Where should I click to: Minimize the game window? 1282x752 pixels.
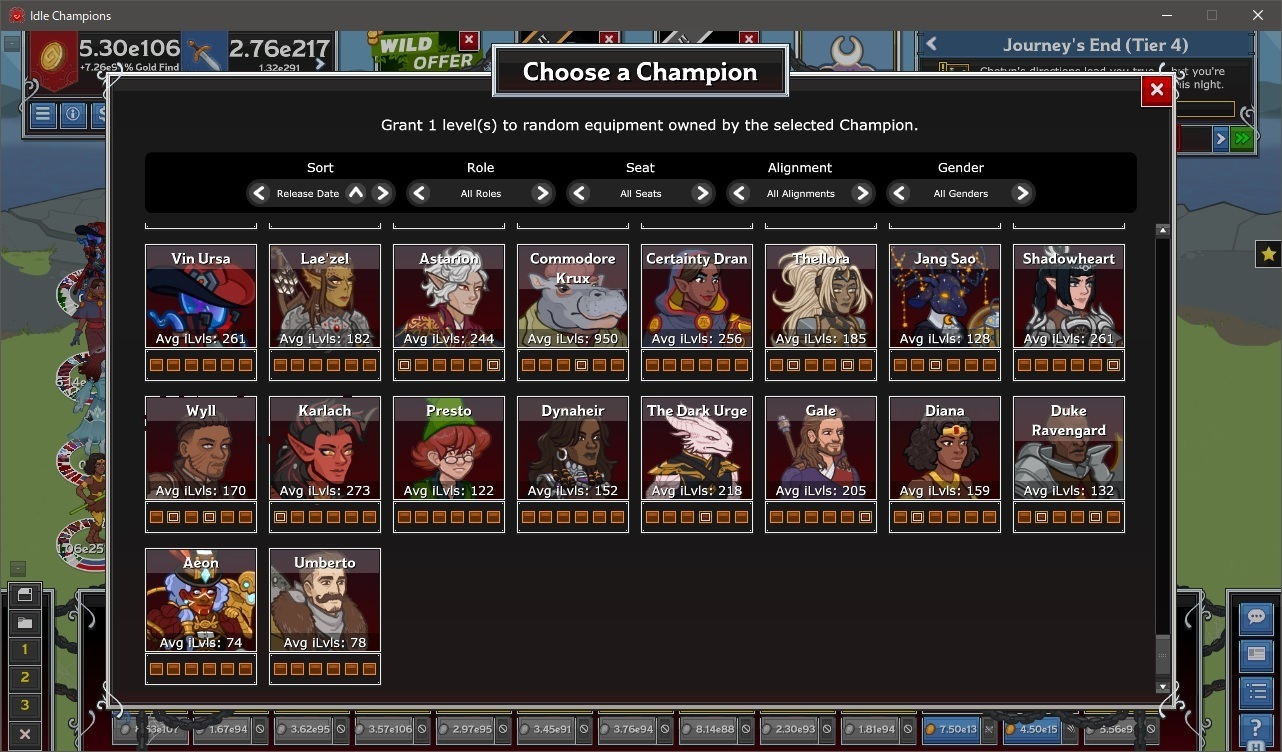tap(1166, 15)
